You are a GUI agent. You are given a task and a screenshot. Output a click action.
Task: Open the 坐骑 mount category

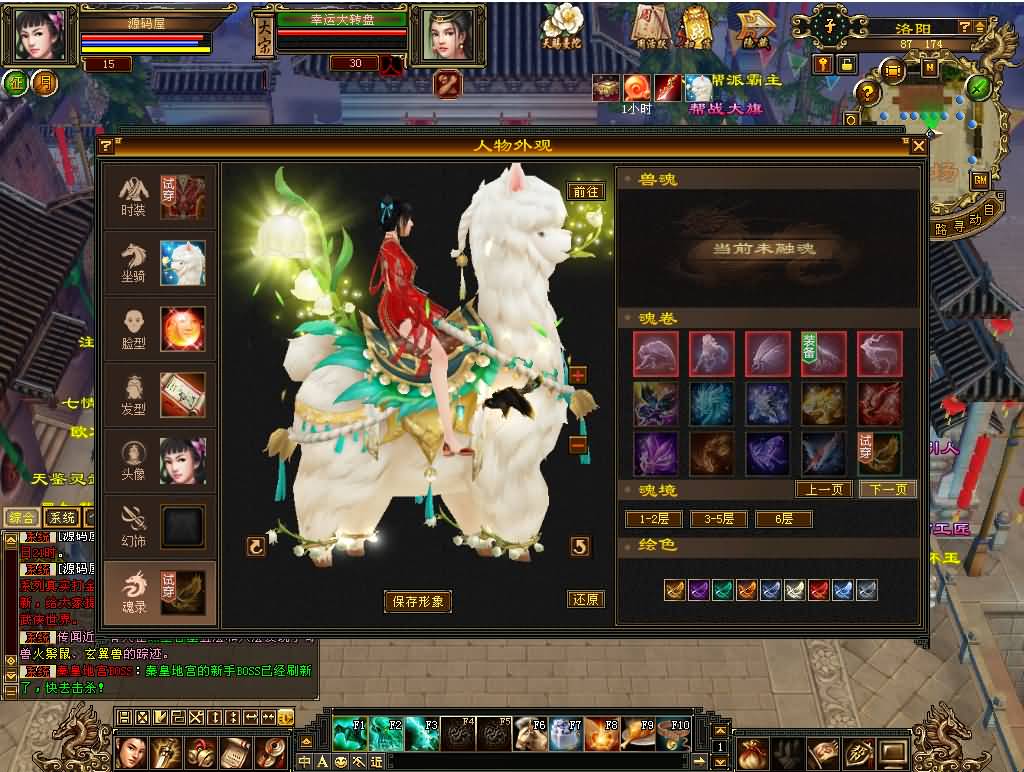coord(160,262)
